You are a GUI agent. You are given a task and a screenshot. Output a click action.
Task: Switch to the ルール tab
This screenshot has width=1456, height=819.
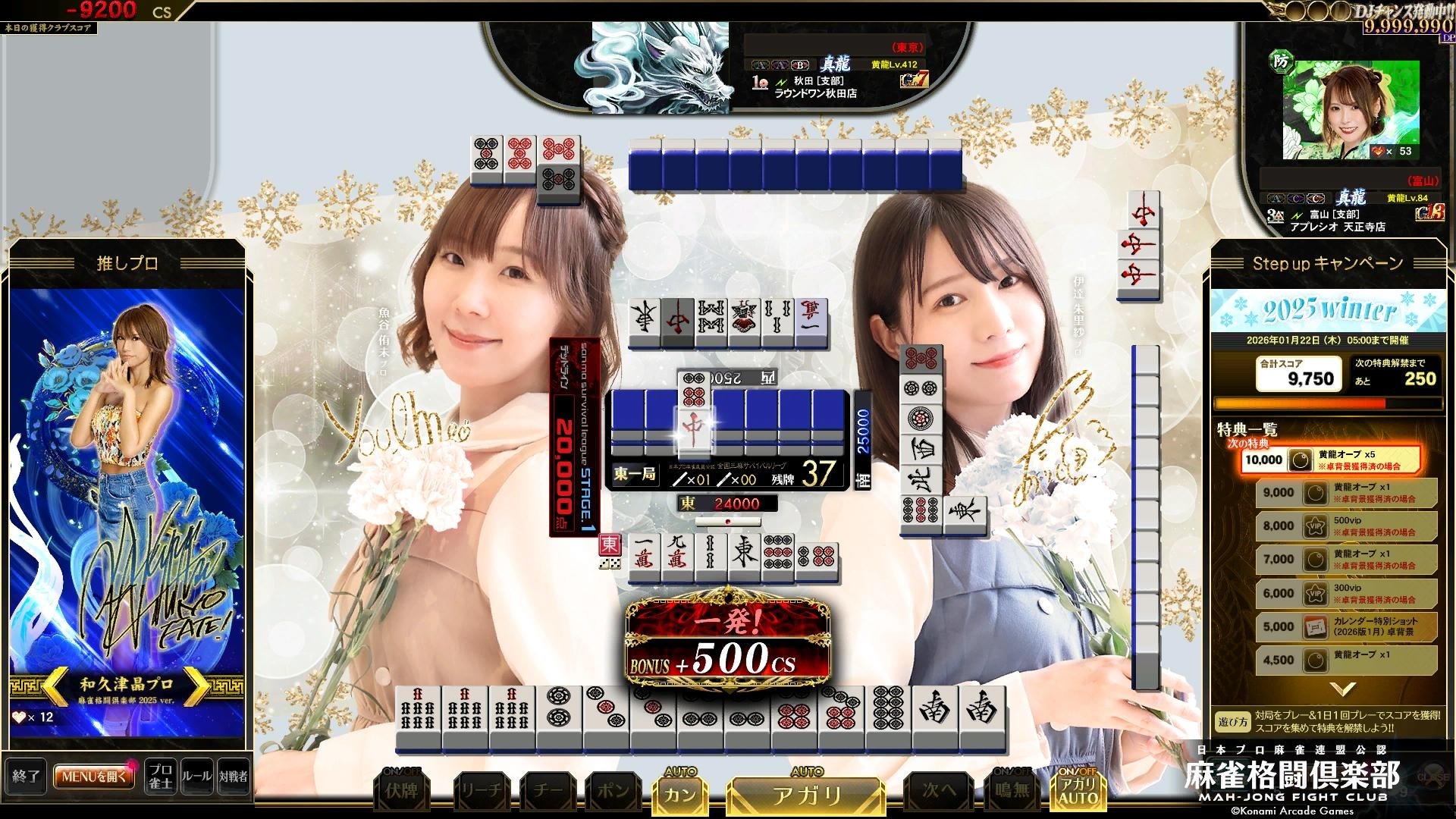[x=196, y=777]
